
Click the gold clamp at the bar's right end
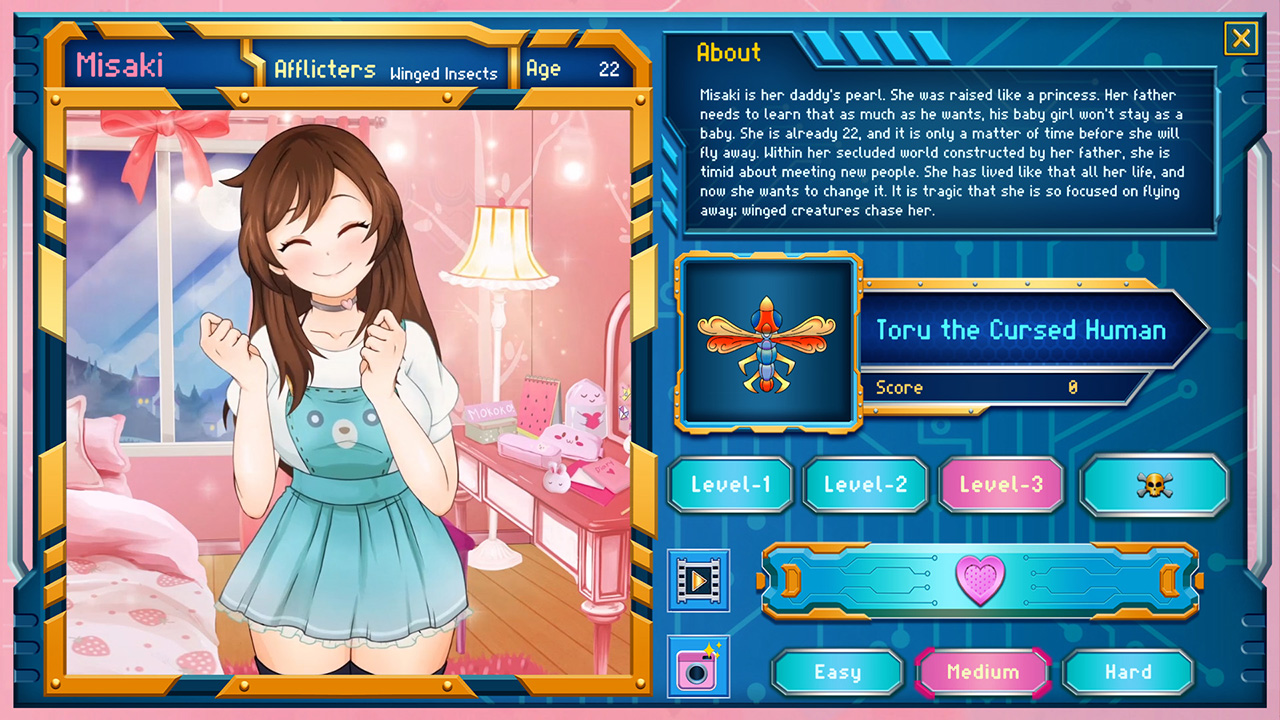coord(1168,582)
